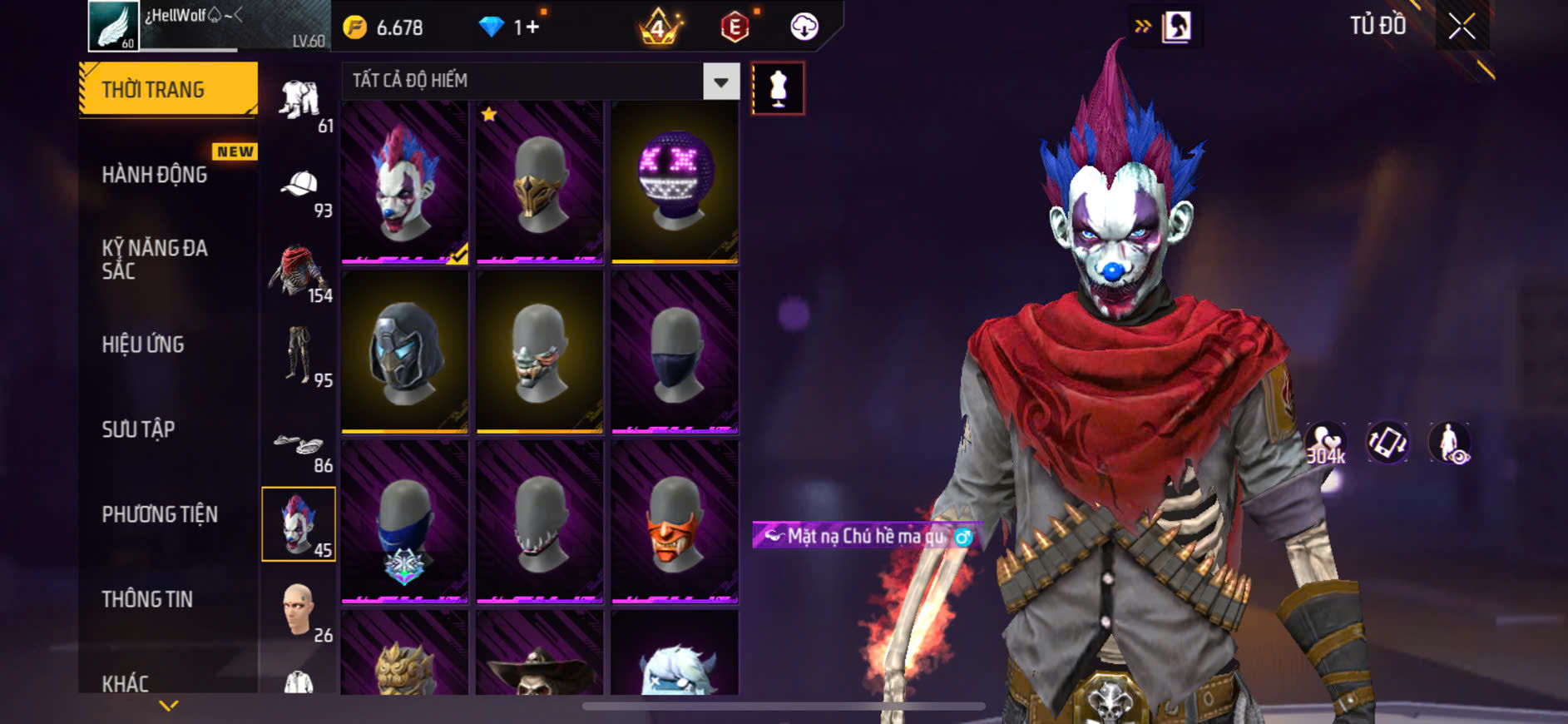Pick the orange oni mask tile
This screenshot has height=724, width=1568.
(675, 522)
